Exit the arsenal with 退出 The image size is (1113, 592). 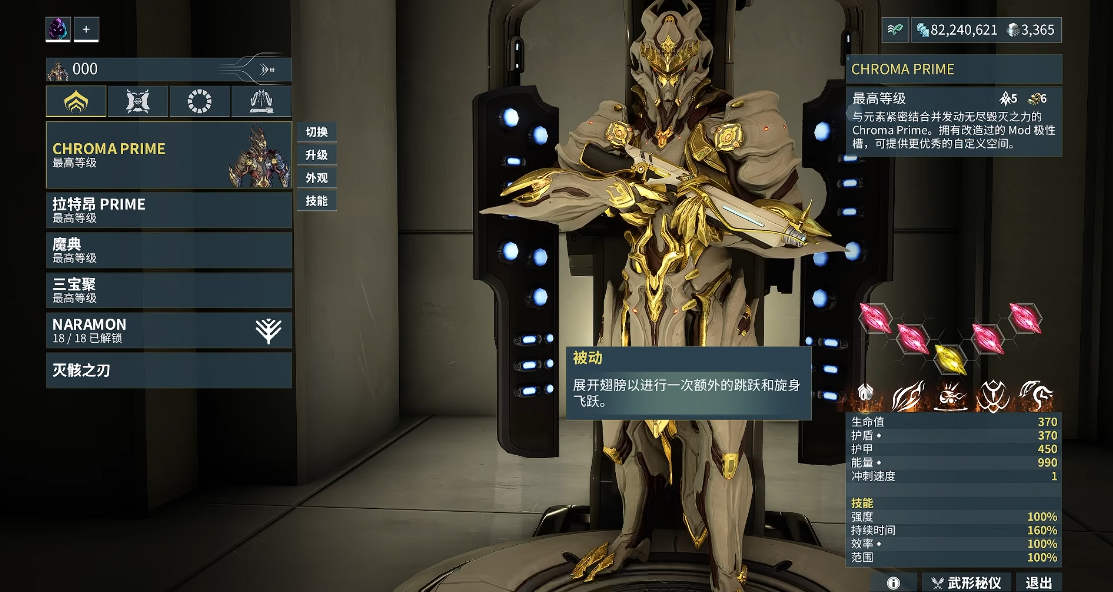coord(1038,582)
